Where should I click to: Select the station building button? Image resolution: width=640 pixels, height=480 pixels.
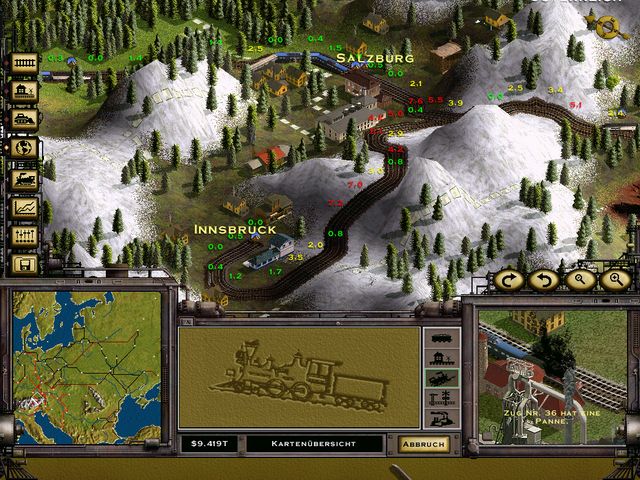24,90
